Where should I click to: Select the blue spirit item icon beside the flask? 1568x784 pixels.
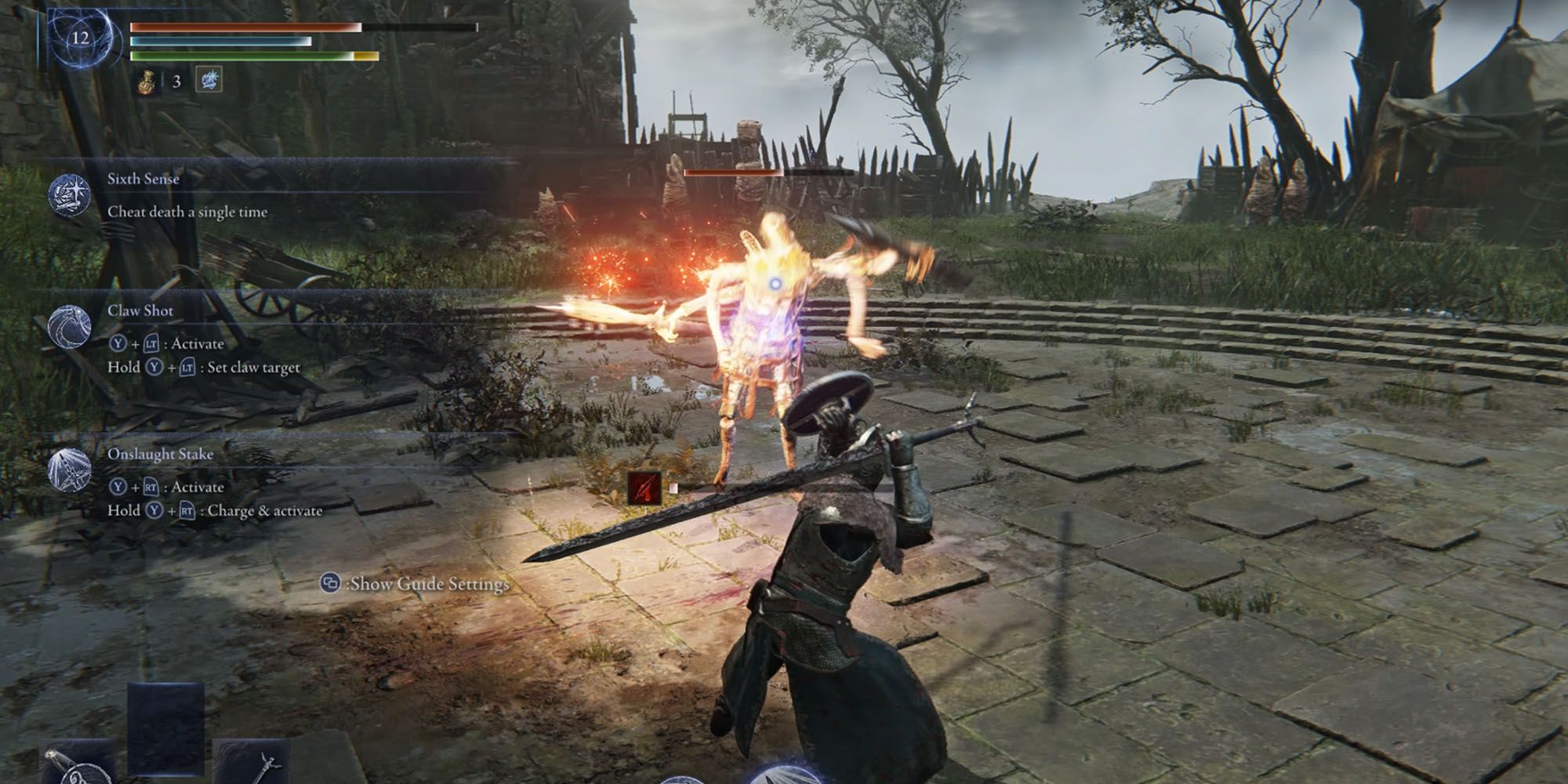tap(208, 78)
